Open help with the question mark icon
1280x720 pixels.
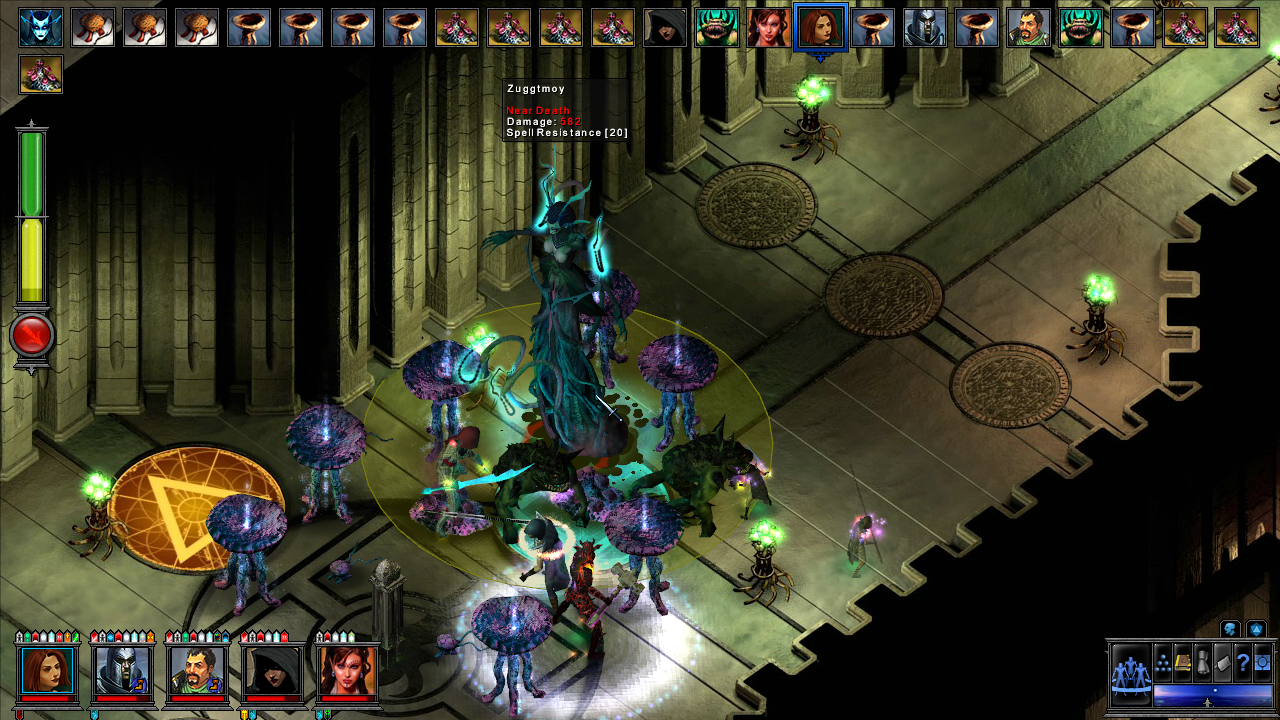tap(1244, 662)
